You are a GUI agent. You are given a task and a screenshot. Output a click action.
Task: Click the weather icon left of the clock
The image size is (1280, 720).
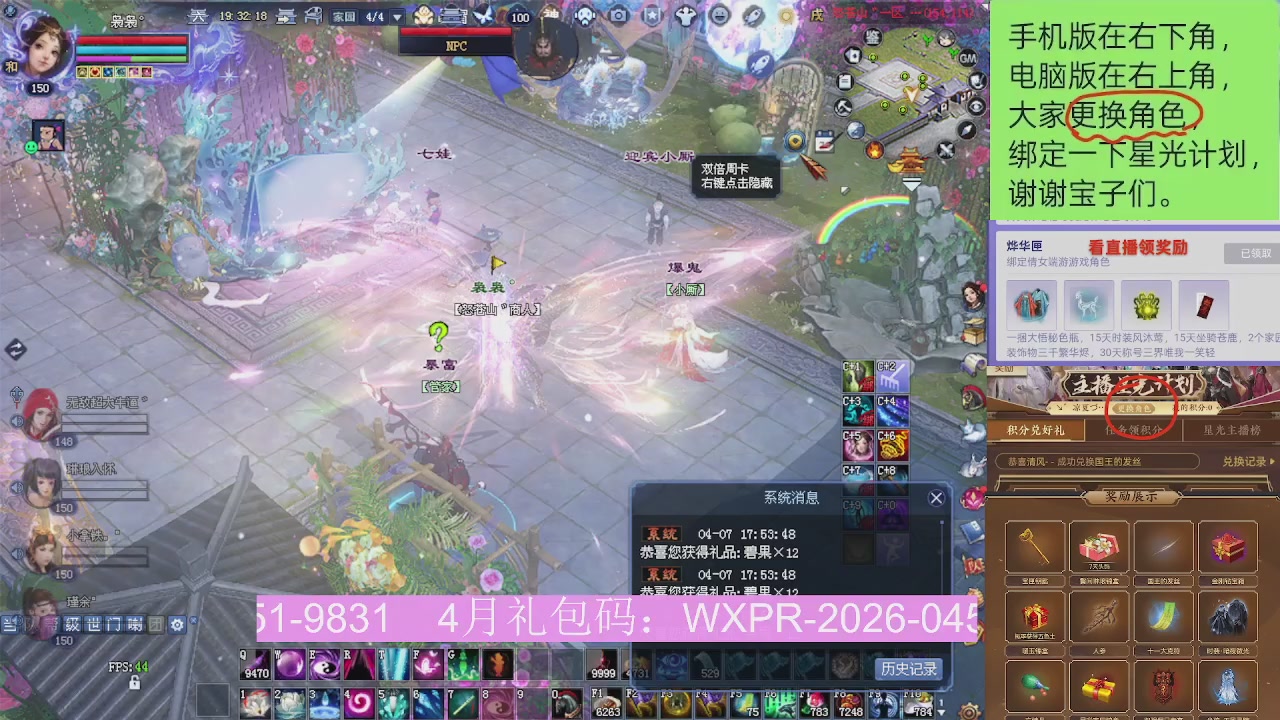tap(200, 17)
